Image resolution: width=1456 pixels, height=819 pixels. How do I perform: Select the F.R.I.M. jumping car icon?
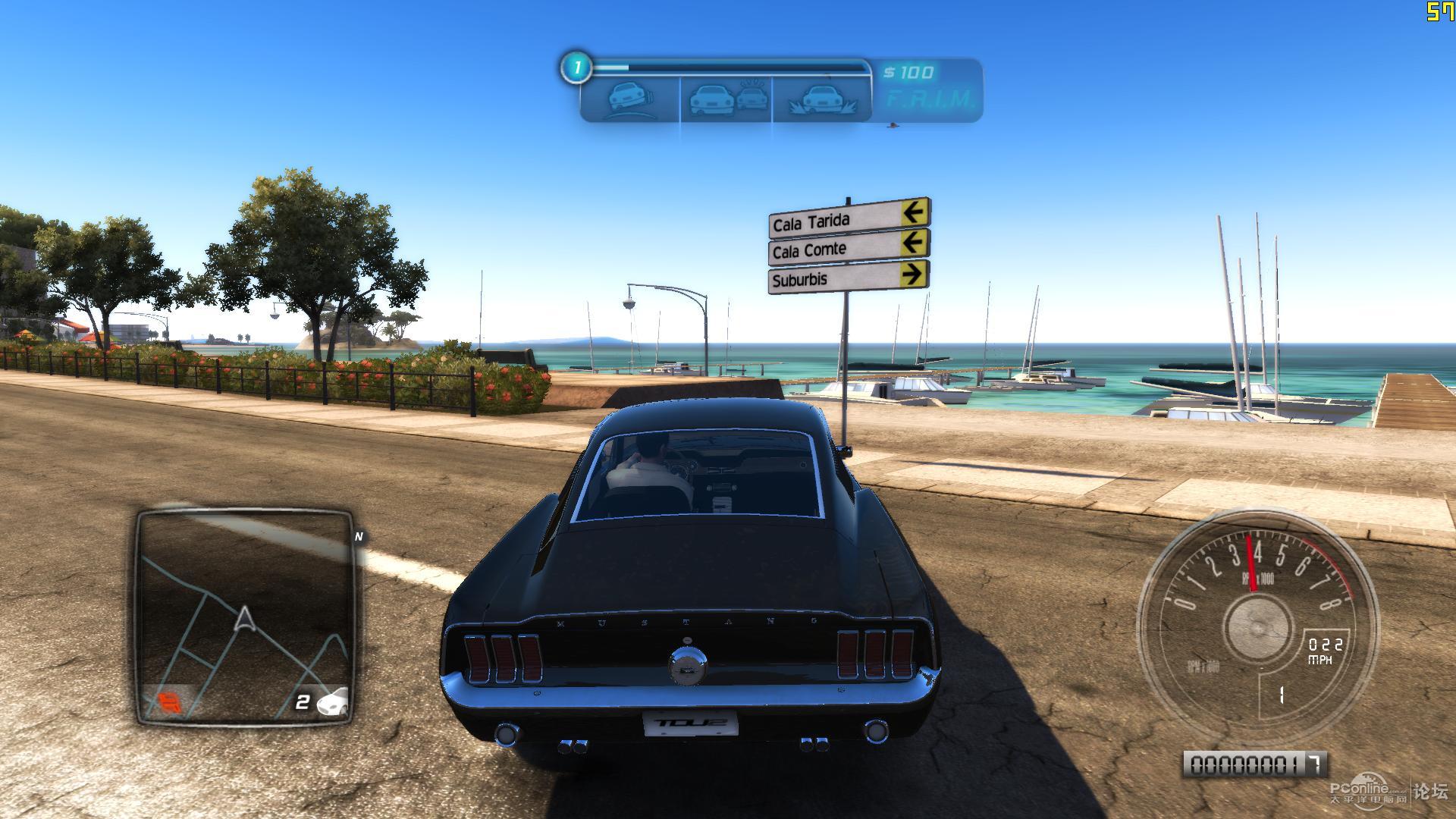pyautogui.click(x=821, y=99)
